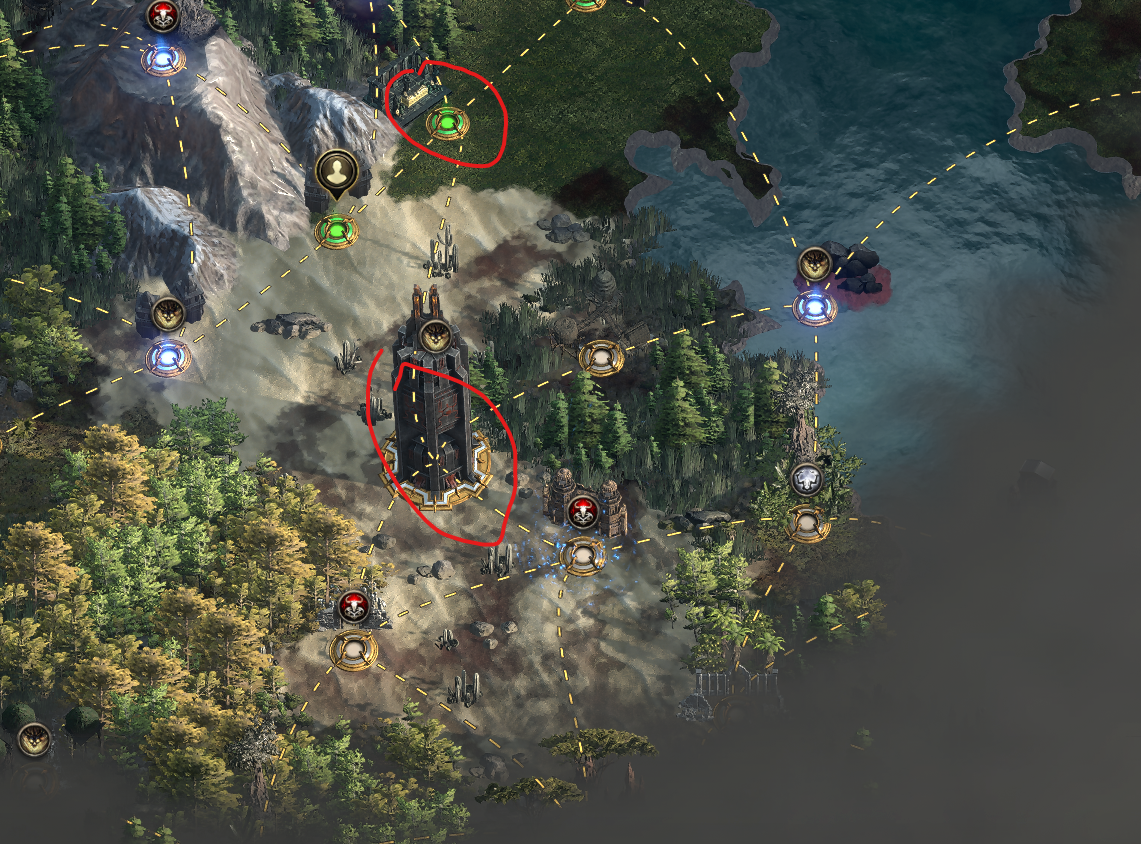Select the red skull icon on the mountain peak
Image resolution: width=1141 pixels, height=844 pixels.
pos(161,15)
